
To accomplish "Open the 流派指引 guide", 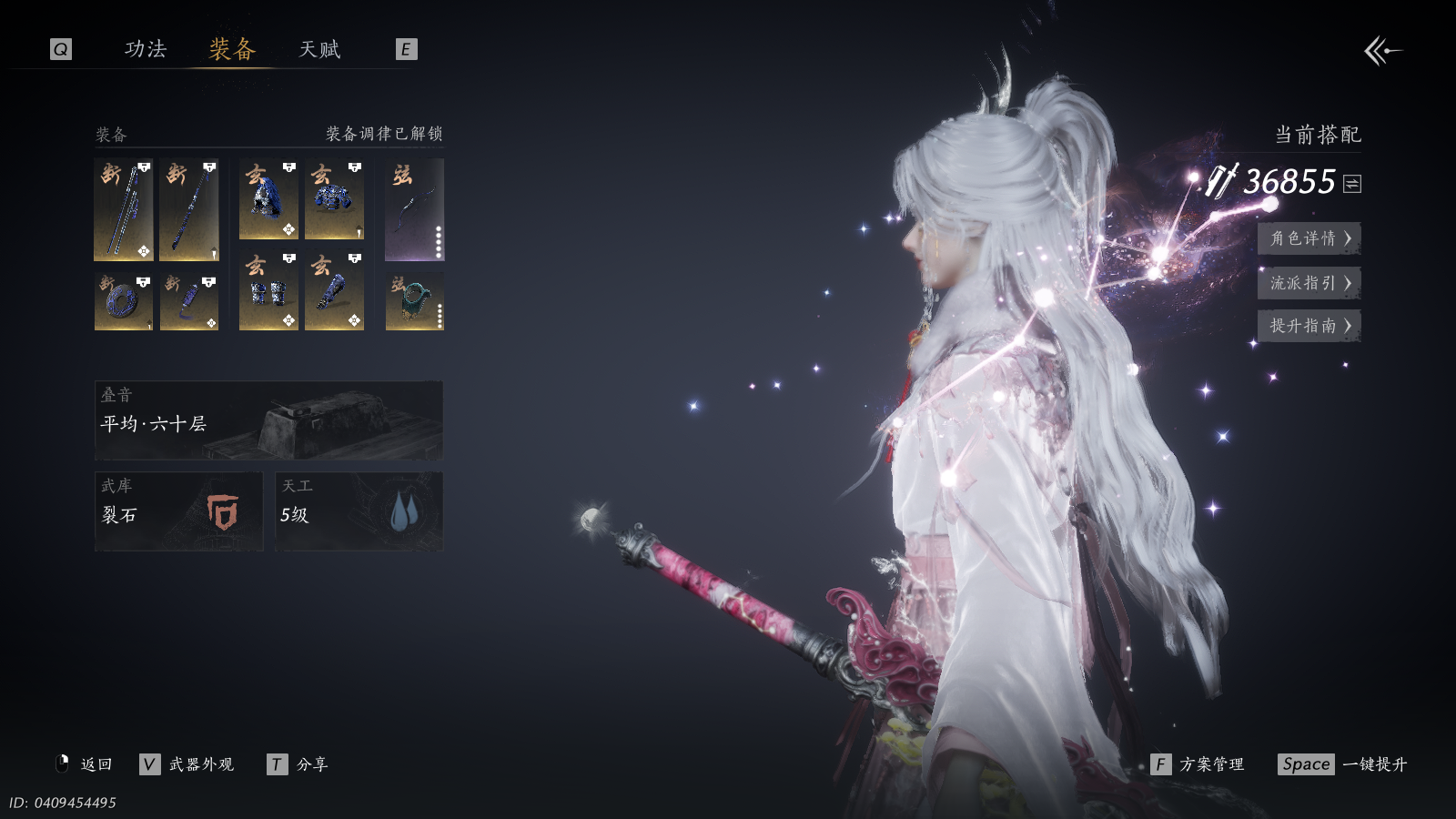I will tap(1309, 283).
